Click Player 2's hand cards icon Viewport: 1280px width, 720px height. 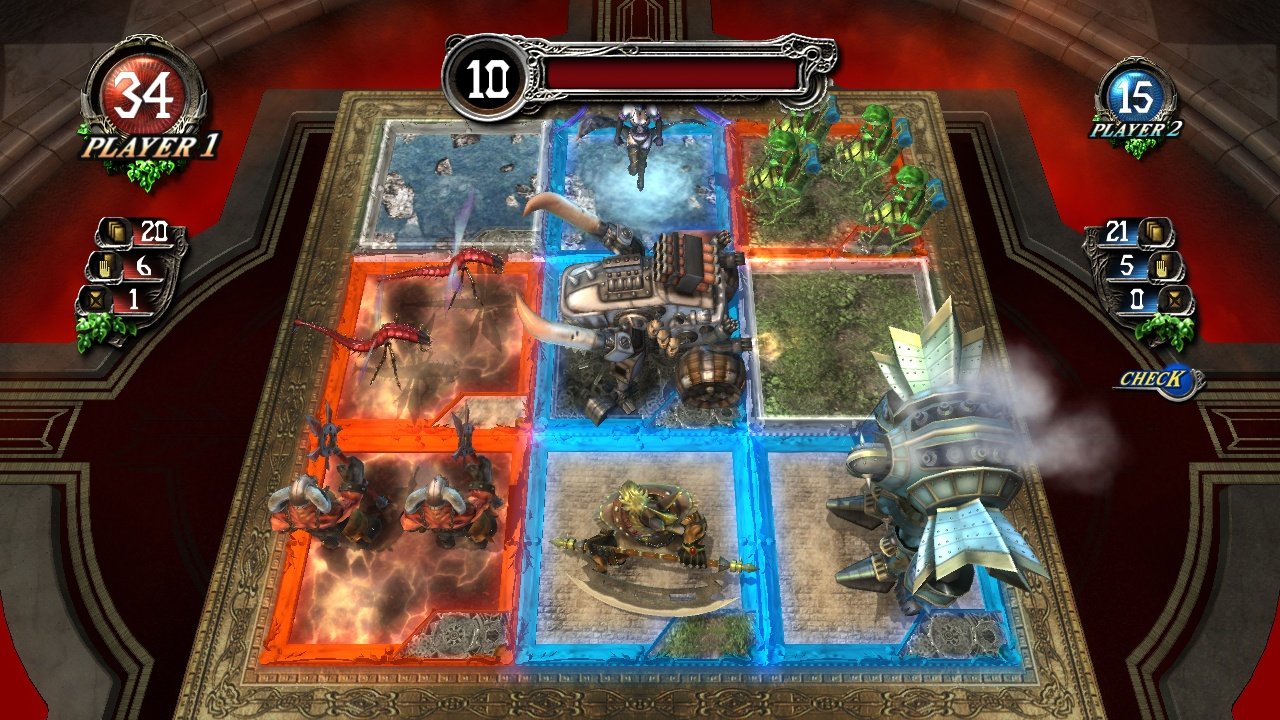(x=1164, y=268)
